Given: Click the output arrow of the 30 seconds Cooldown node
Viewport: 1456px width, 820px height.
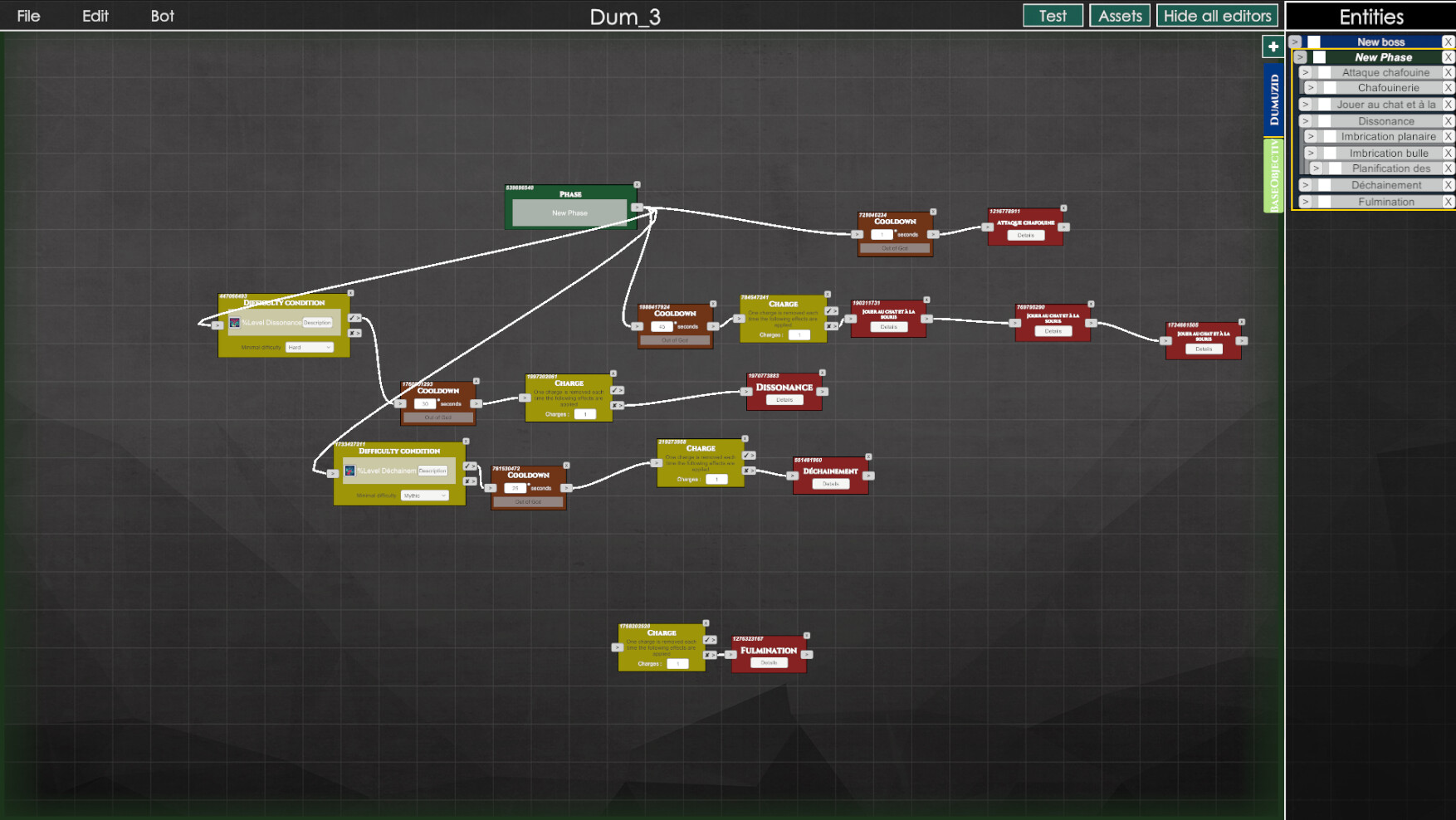Looking at the screenshot, I should point(476,404).
